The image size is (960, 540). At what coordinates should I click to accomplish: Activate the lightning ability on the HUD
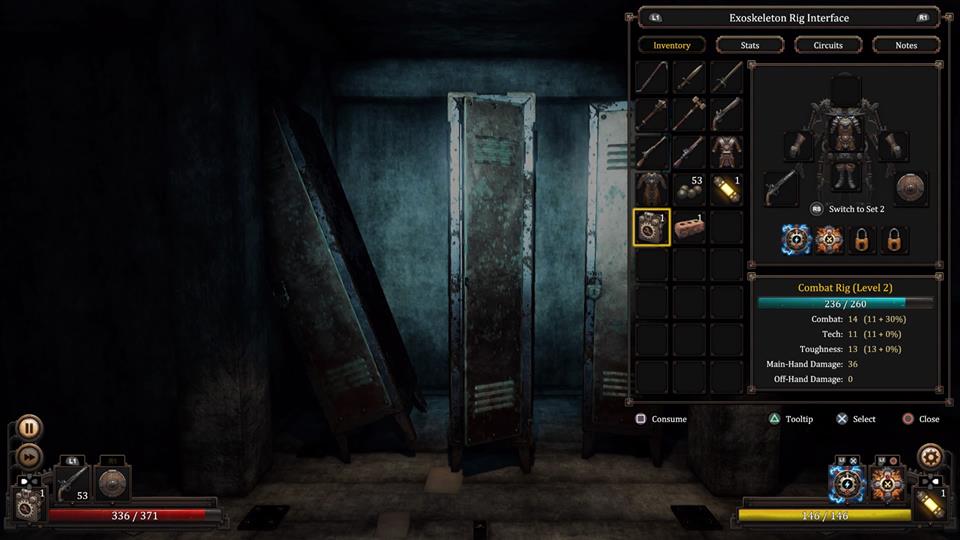coord(846,485)
